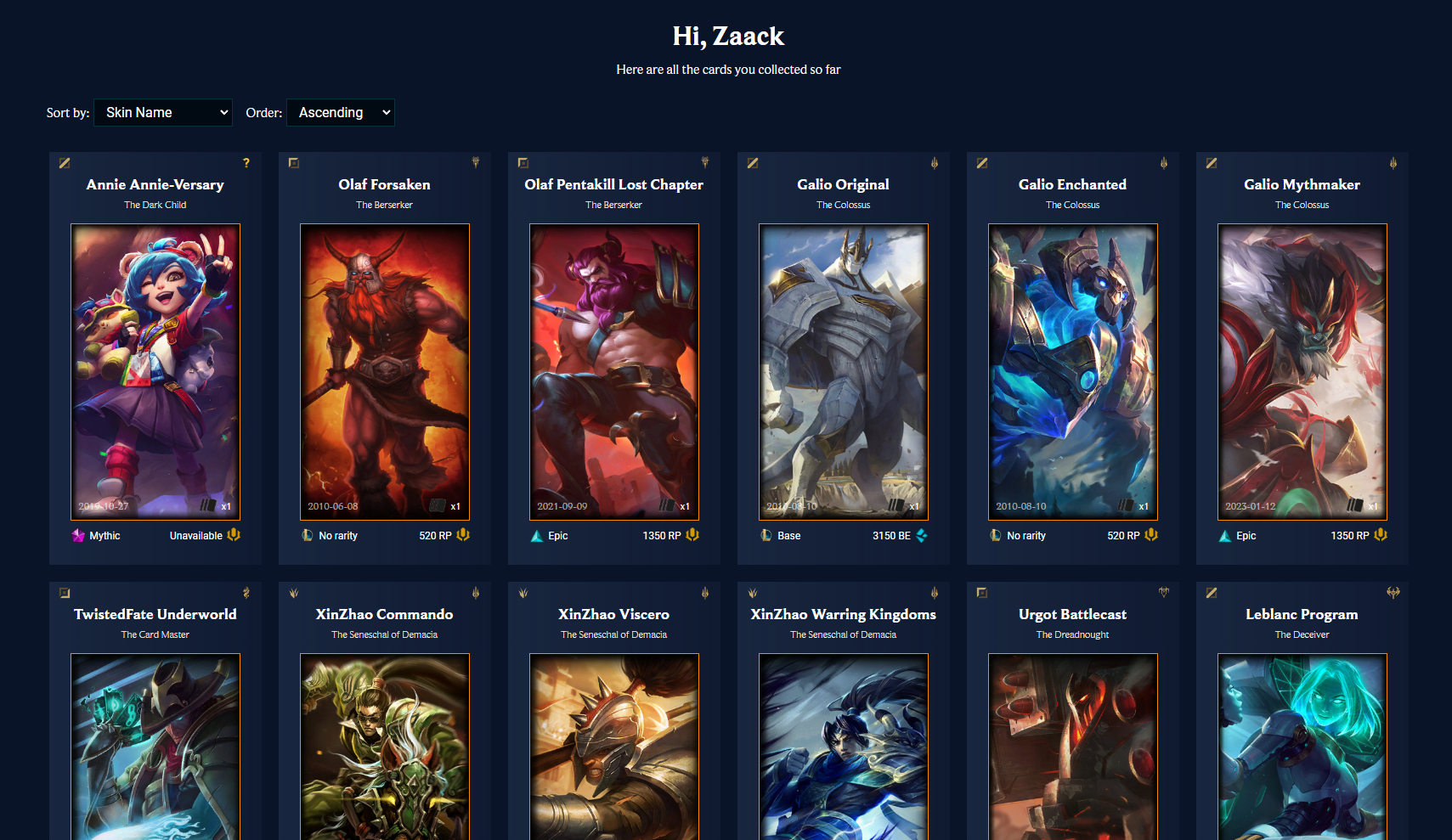
Task: Click the dual blades icon on Leblanc Program card
Action: pos(1393,593)
